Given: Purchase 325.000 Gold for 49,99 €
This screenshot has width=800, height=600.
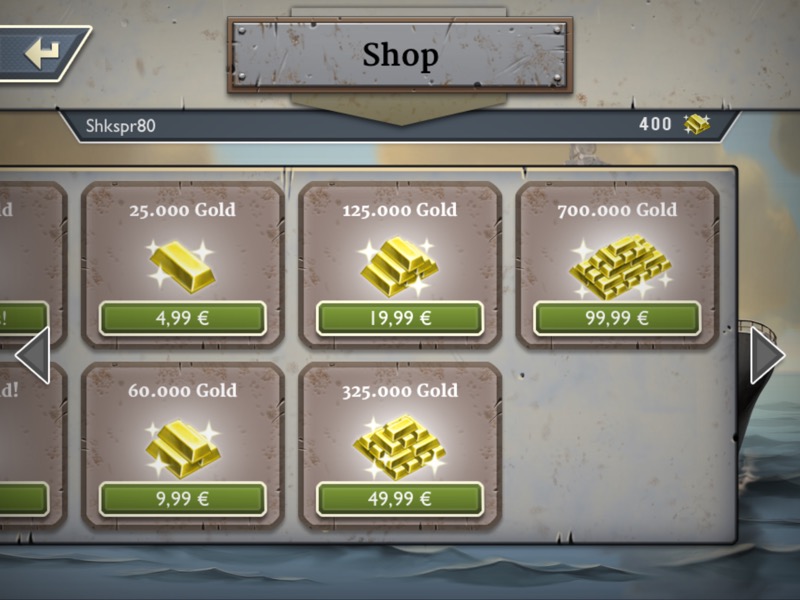Looking at the screenshot, I should click(x=400, y=499).
